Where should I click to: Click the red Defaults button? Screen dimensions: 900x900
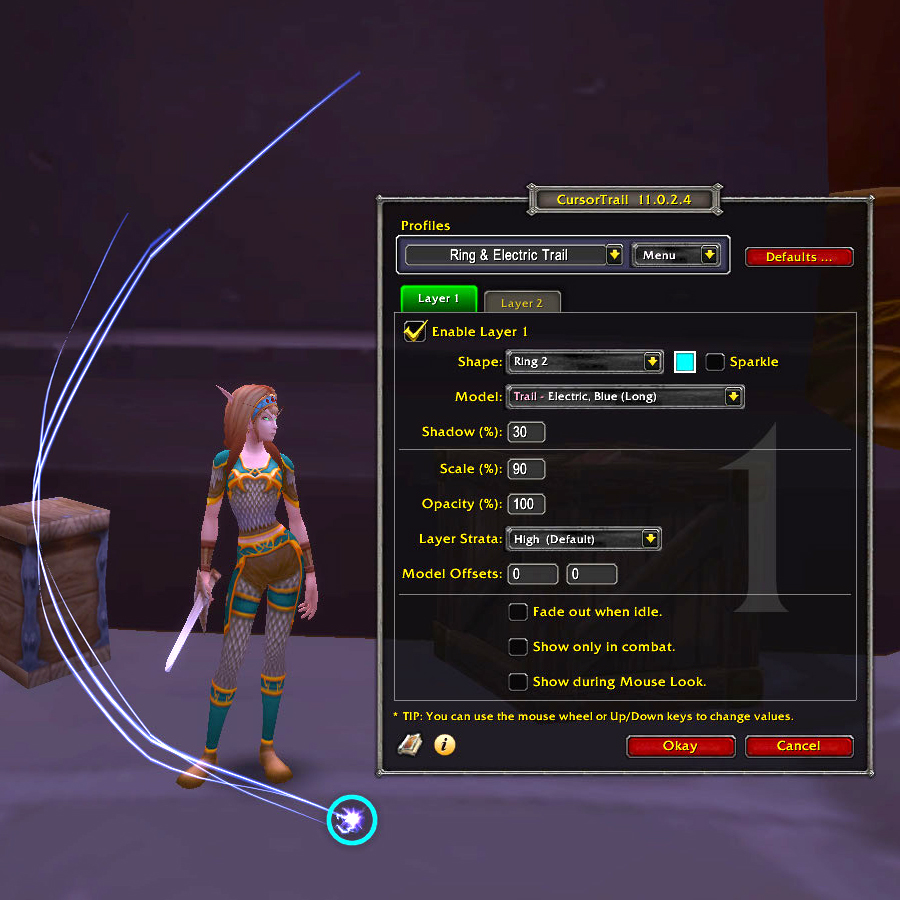pyautogui.click(x=799, y=257)
